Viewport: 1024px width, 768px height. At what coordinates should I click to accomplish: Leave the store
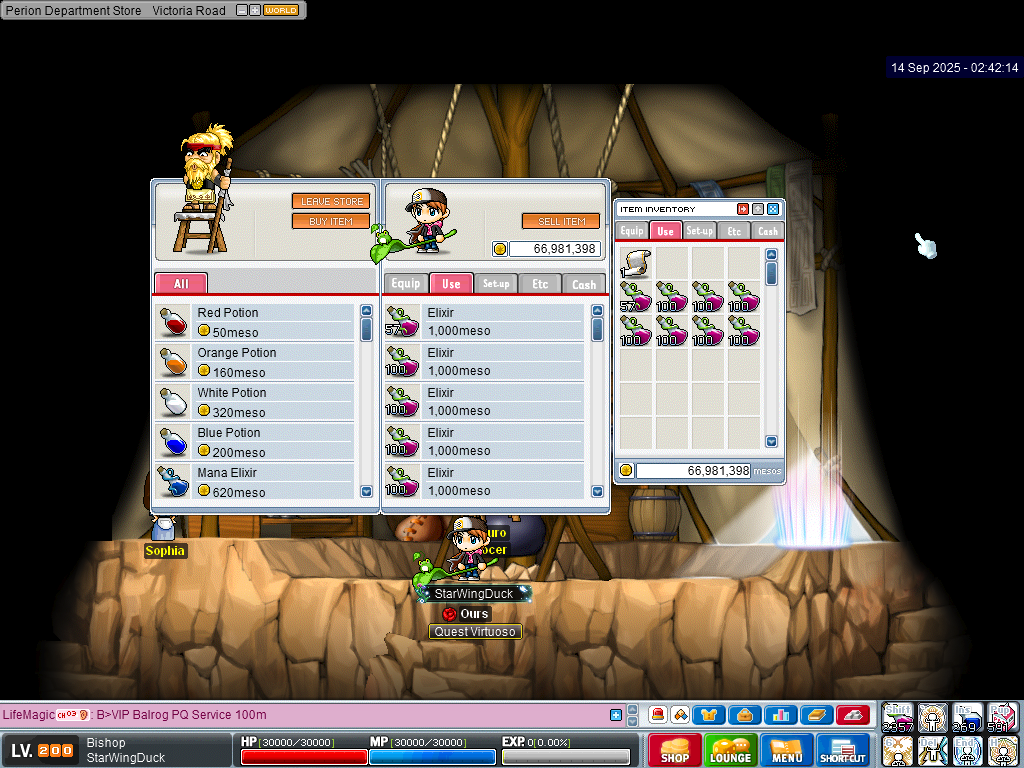pos(331,201)
